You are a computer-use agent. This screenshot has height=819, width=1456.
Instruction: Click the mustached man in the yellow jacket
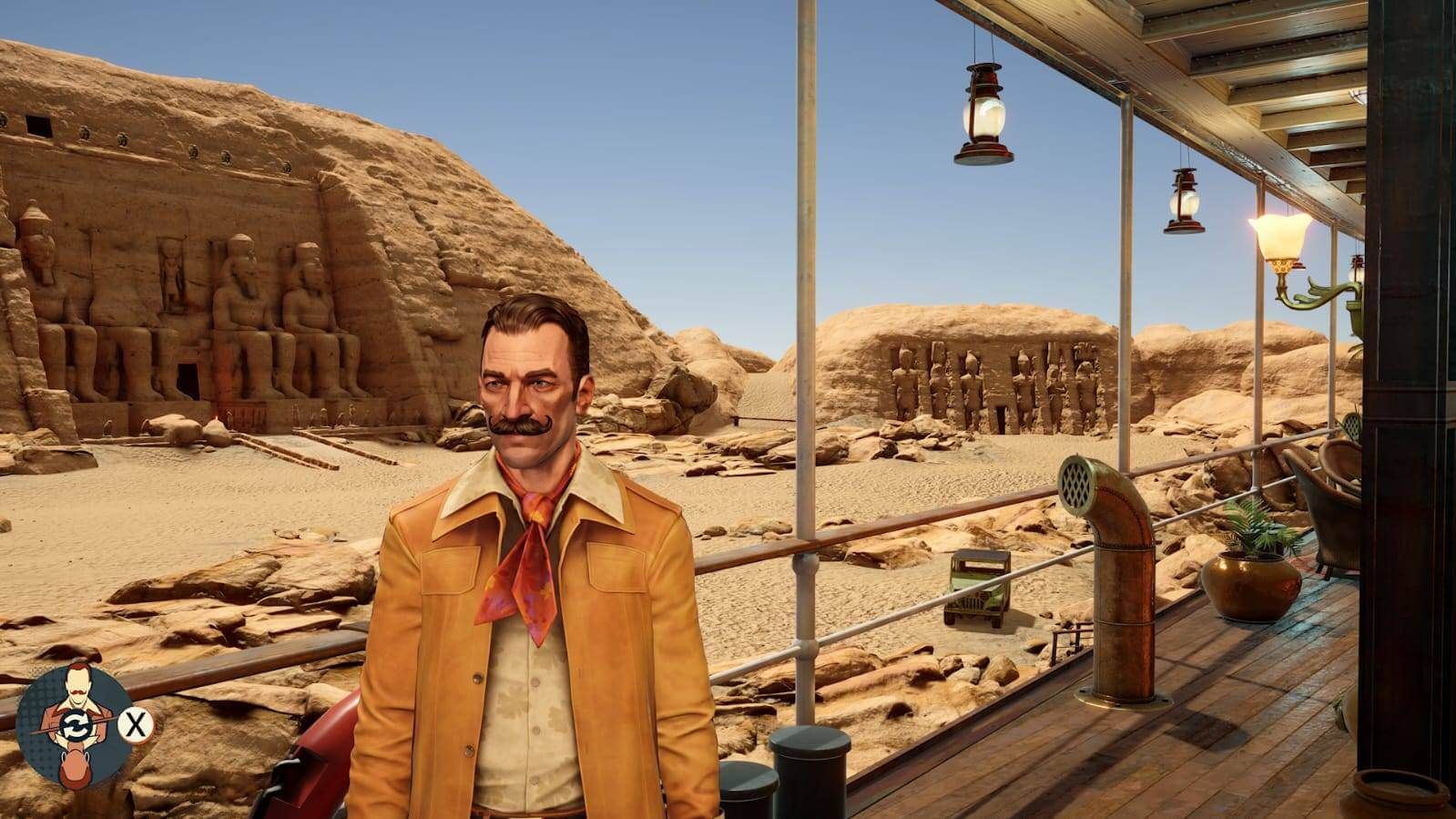528,501
